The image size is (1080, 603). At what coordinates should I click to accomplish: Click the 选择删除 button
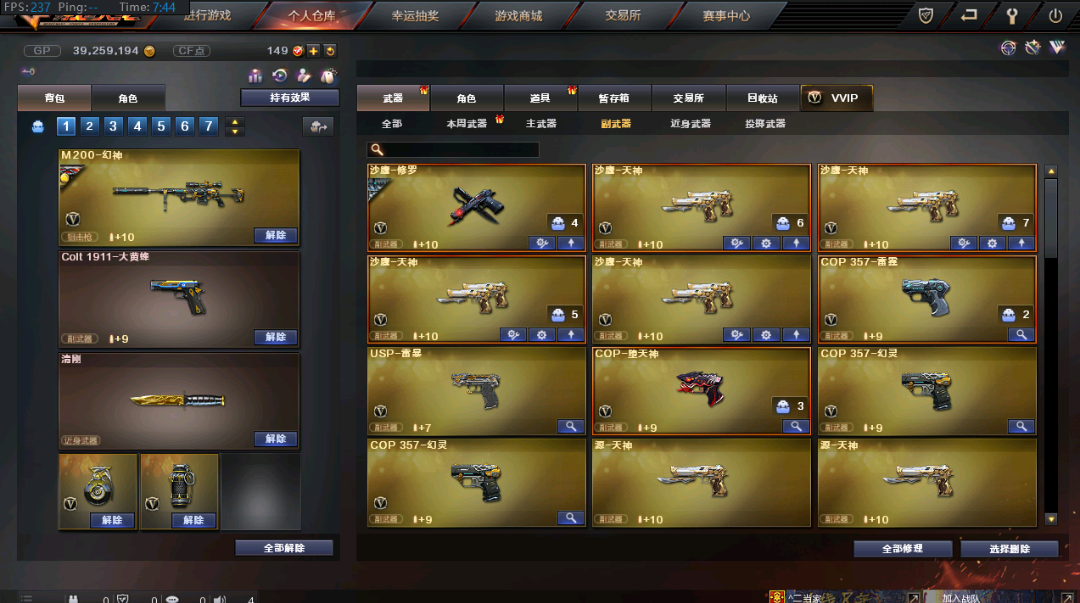1008,549
